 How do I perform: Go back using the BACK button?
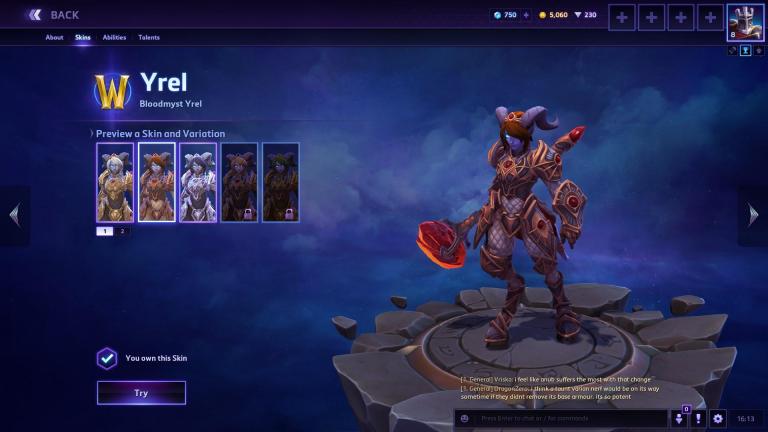[53, 15]
